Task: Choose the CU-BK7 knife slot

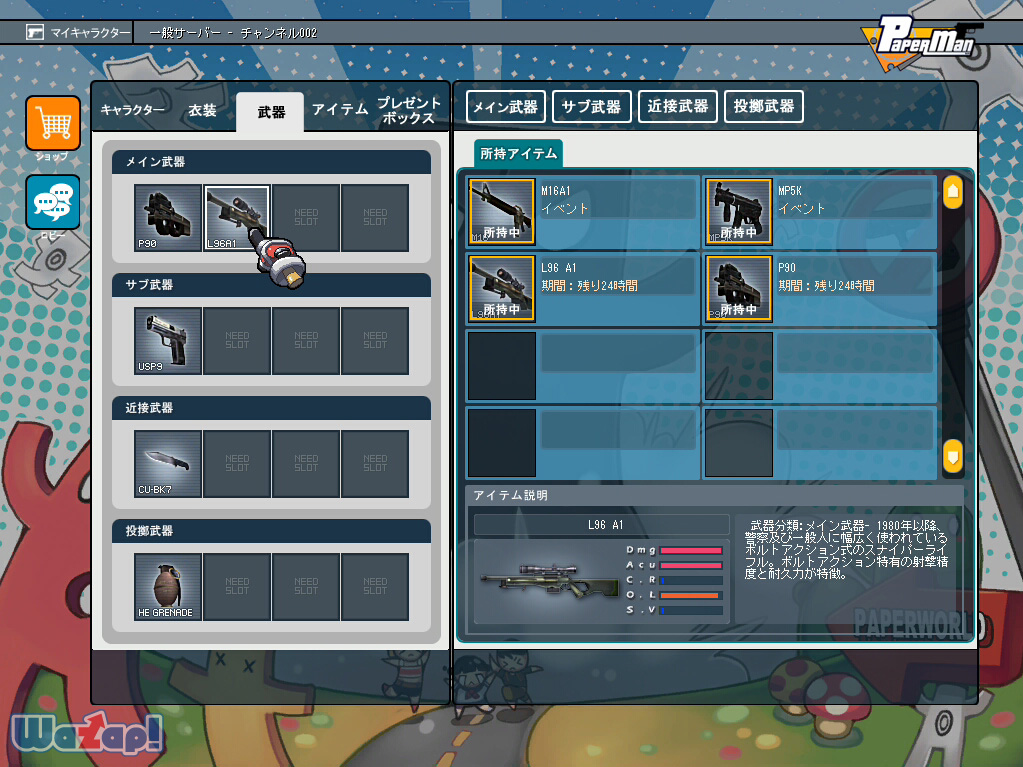Action: tap(168, 464)
